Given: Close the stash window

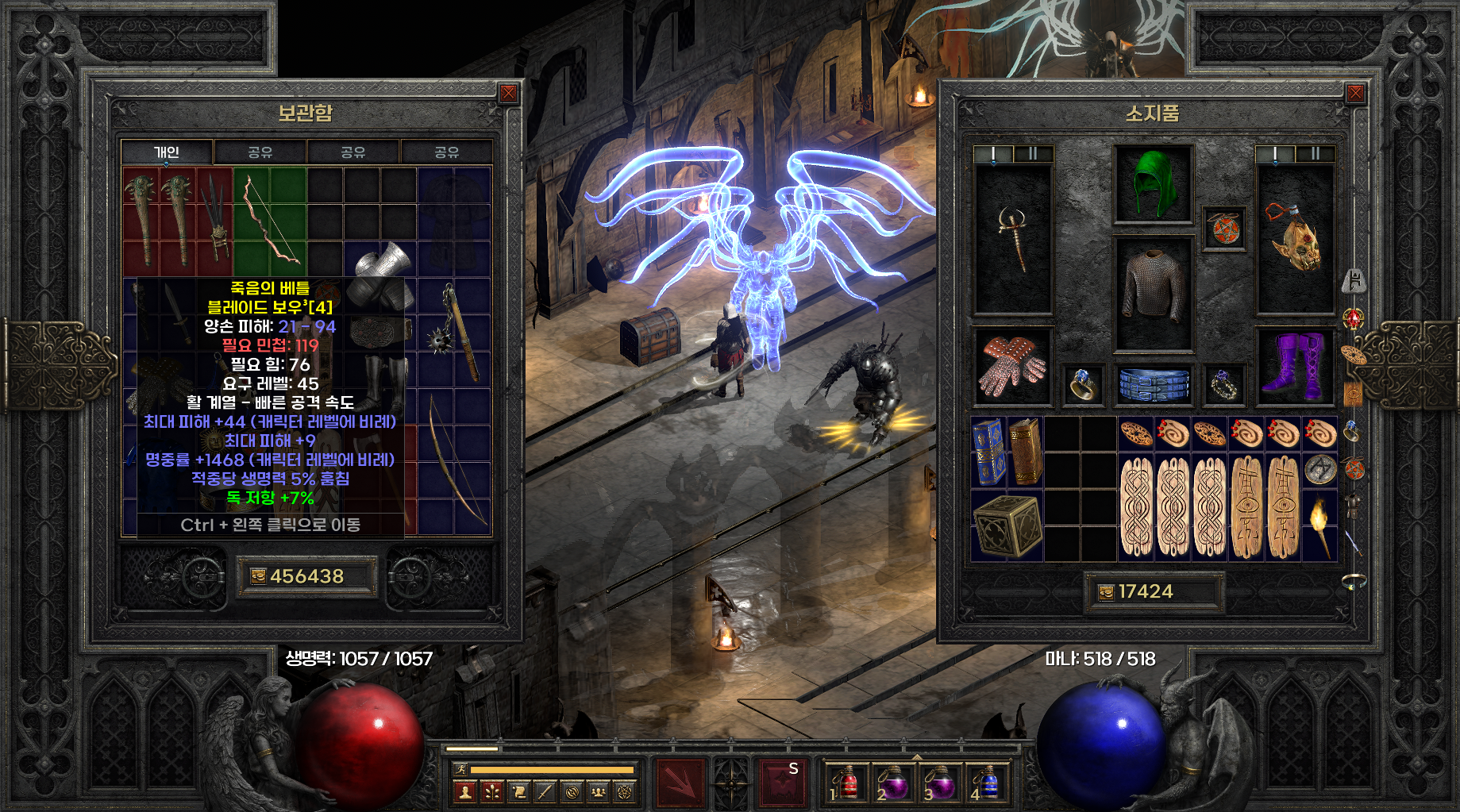Looking at the screenshot, I should pyautogui.click(x=509, y=94).
